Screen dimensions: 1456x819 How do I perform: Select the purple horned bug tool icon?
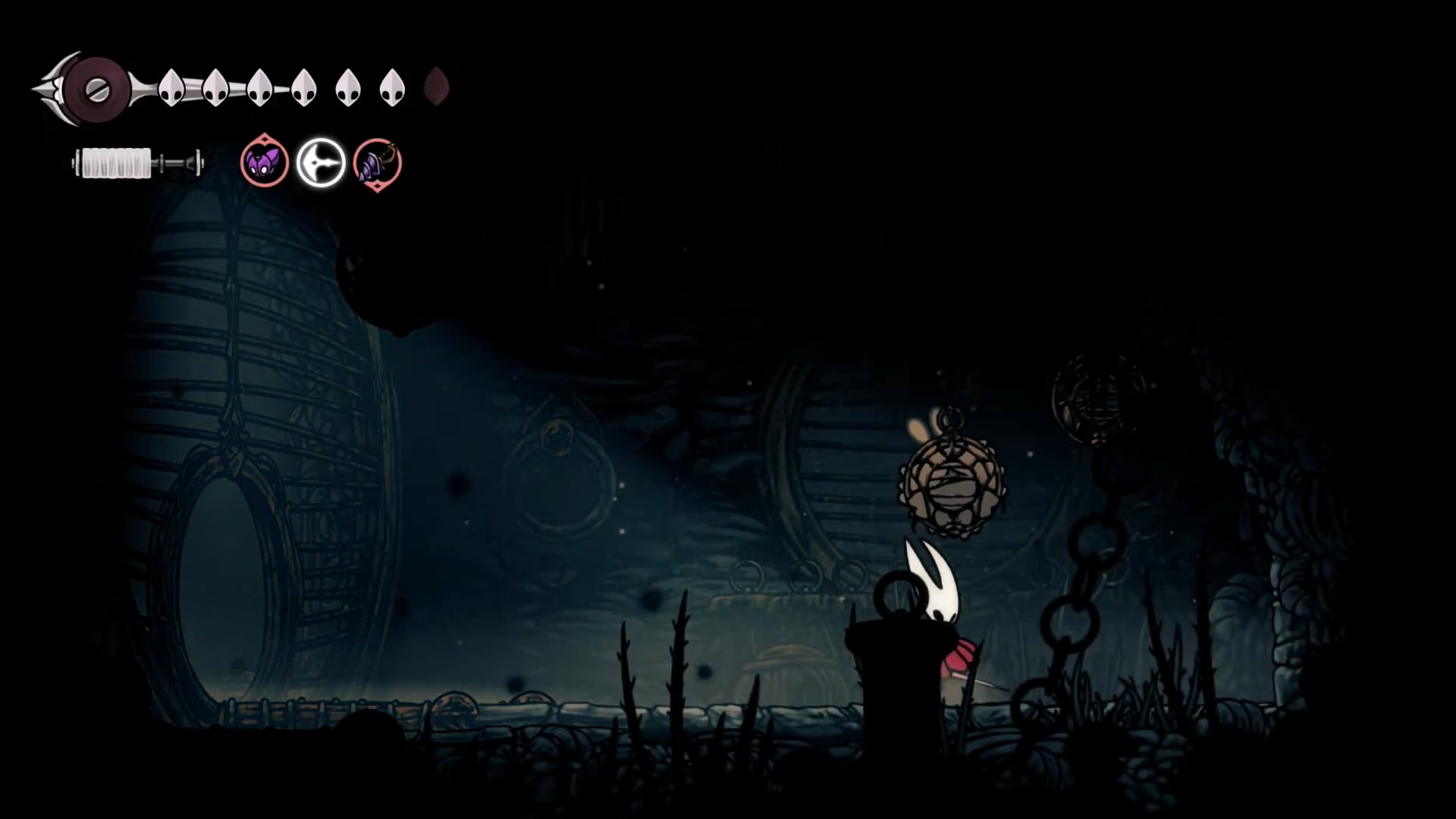point(265,162)
